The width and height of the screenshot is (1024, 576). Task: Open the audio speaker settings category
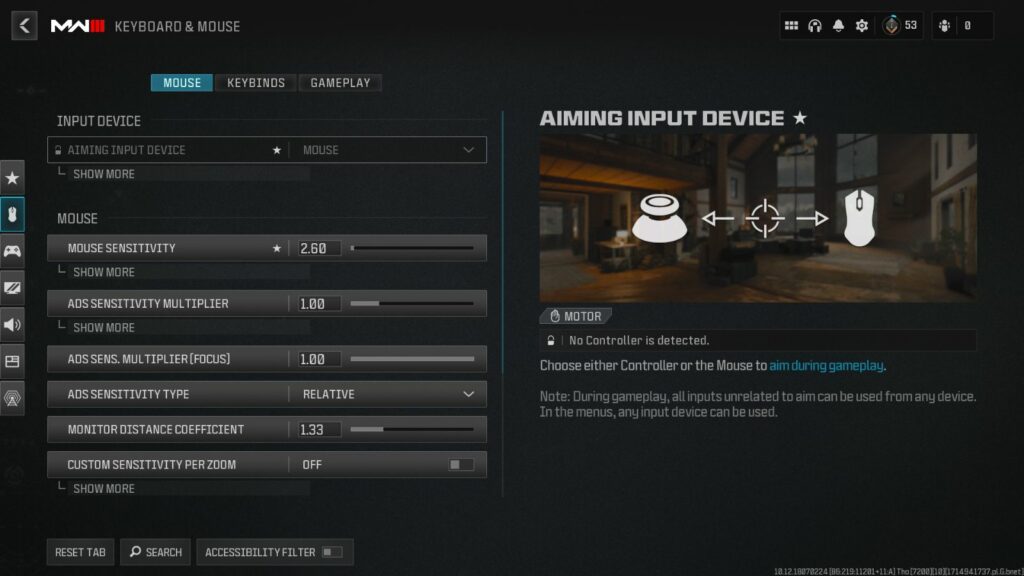tap(12, 324)
